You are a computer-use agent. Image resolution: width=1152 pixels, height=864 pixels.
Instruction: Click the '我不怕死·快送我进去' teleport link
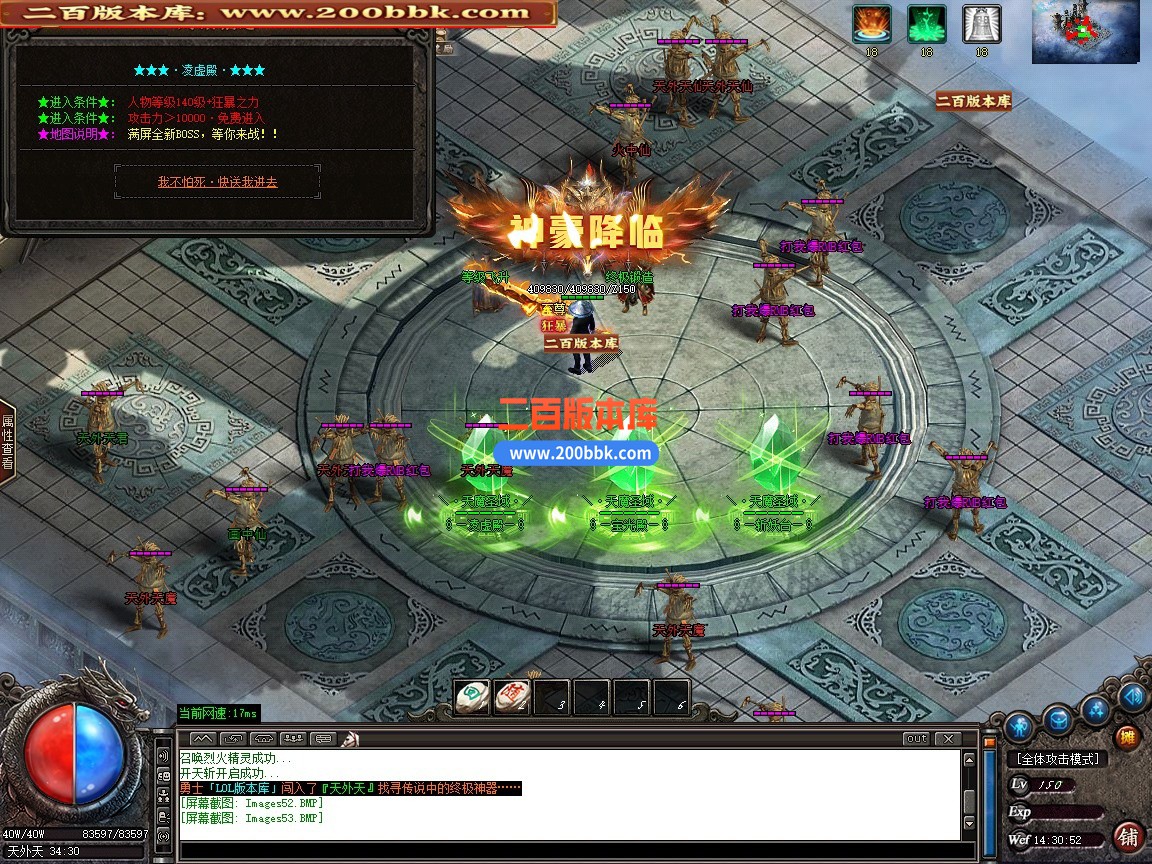pos(217,182)
